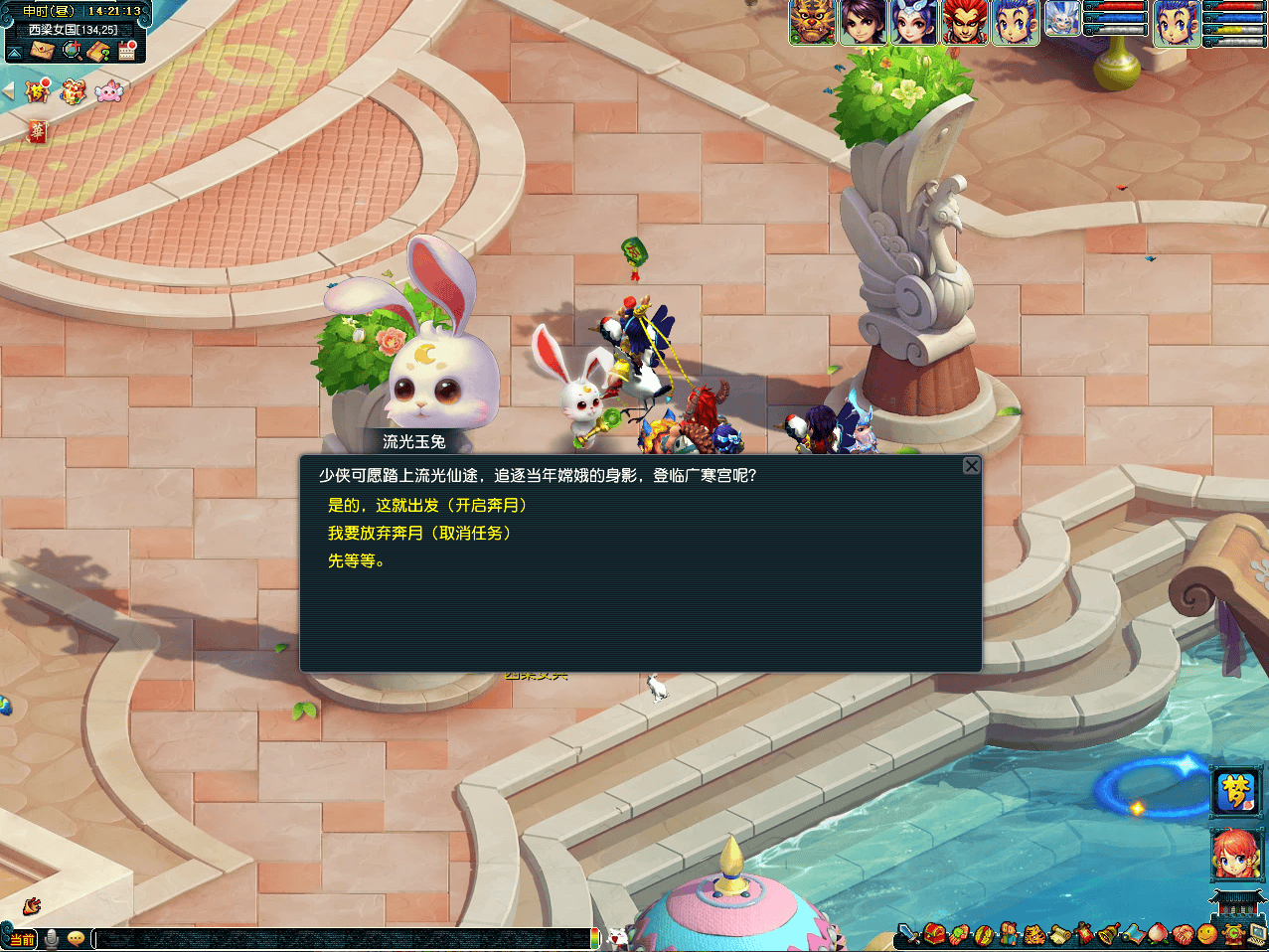Close the 流光玉兔 dialogue box
Screen dimensions: 1269x952
(971, 466)
